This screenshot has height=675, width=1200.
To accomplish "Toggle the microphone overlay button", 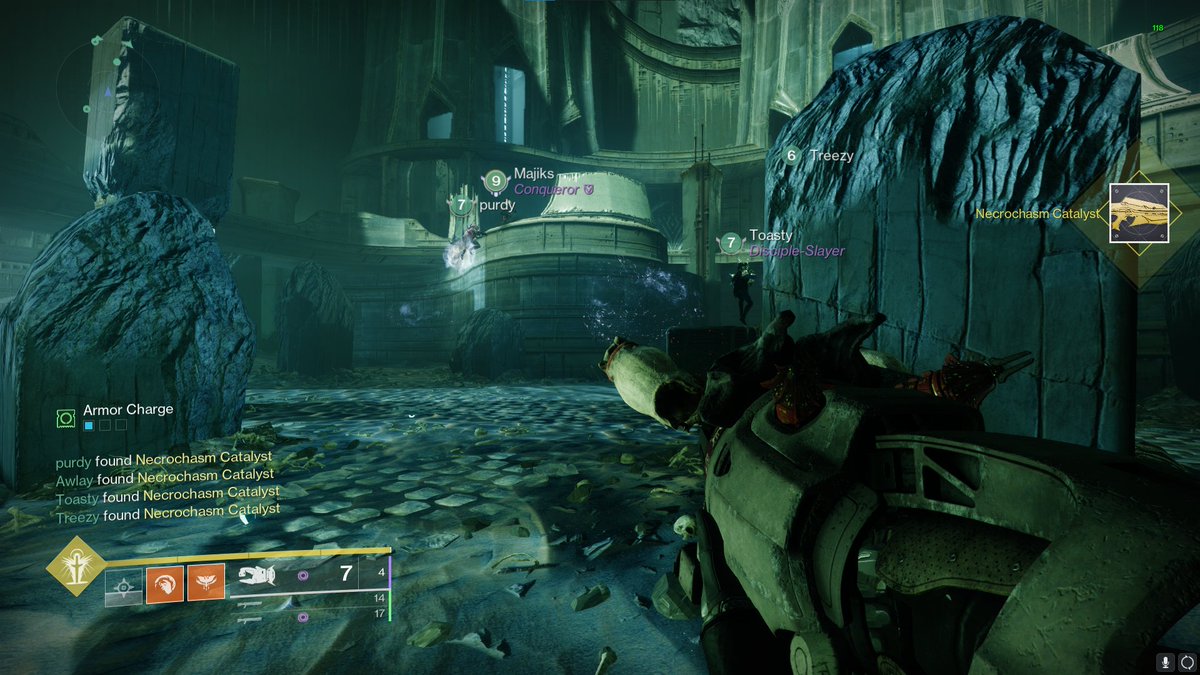I will [x=1164, y=662].
